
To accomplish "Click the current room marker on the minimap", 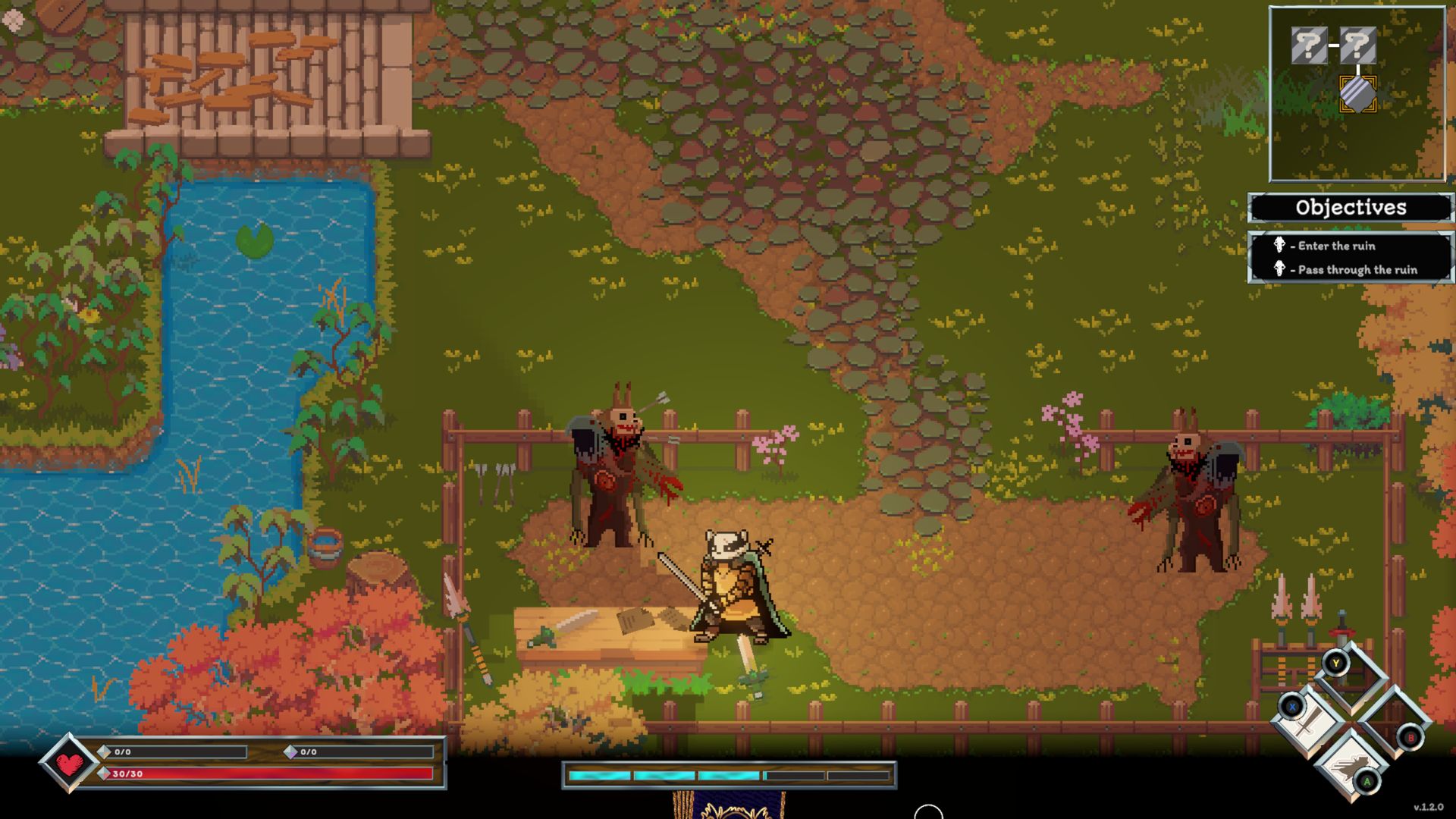I will (1357, 95).
